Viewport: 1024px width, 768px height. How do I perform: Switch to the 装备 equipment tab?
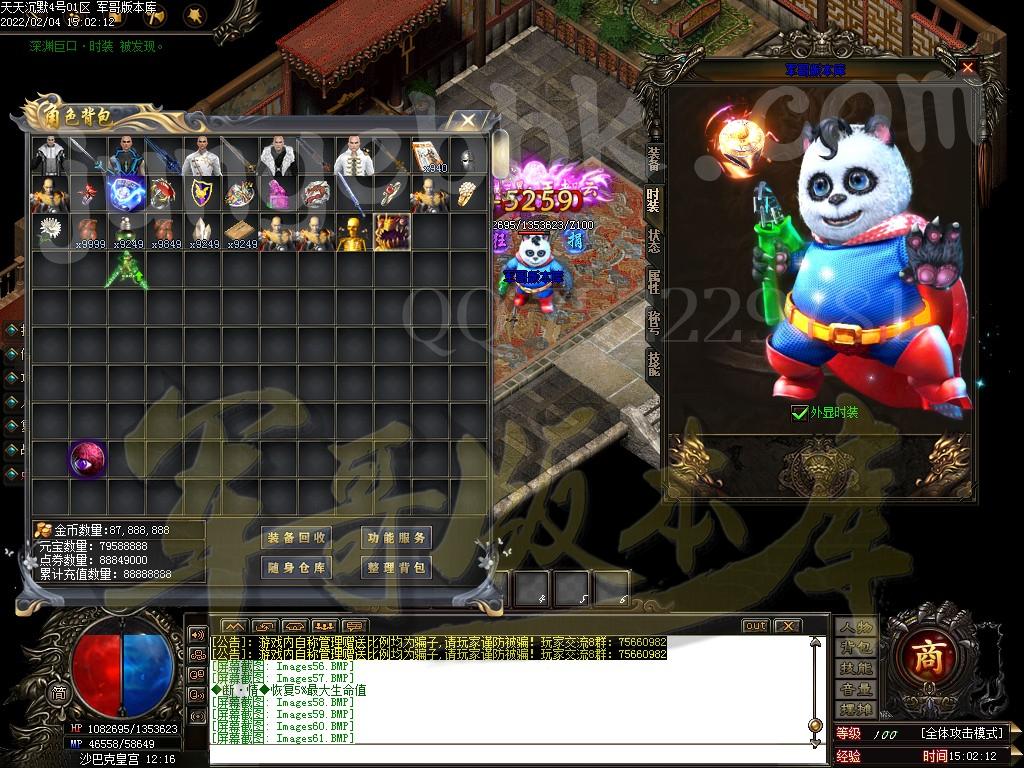pyautogui.click(x=653, y=158)
